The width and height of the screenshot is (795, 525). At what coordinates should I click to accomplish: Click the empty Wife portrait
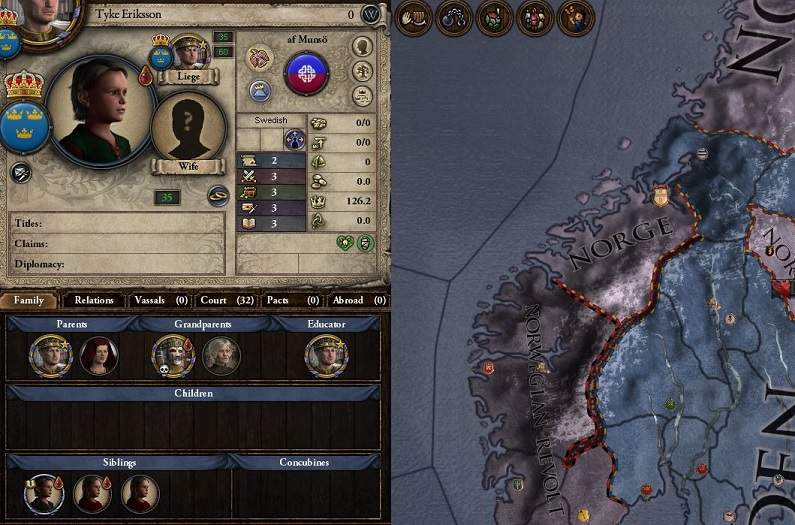click(188, 127)
